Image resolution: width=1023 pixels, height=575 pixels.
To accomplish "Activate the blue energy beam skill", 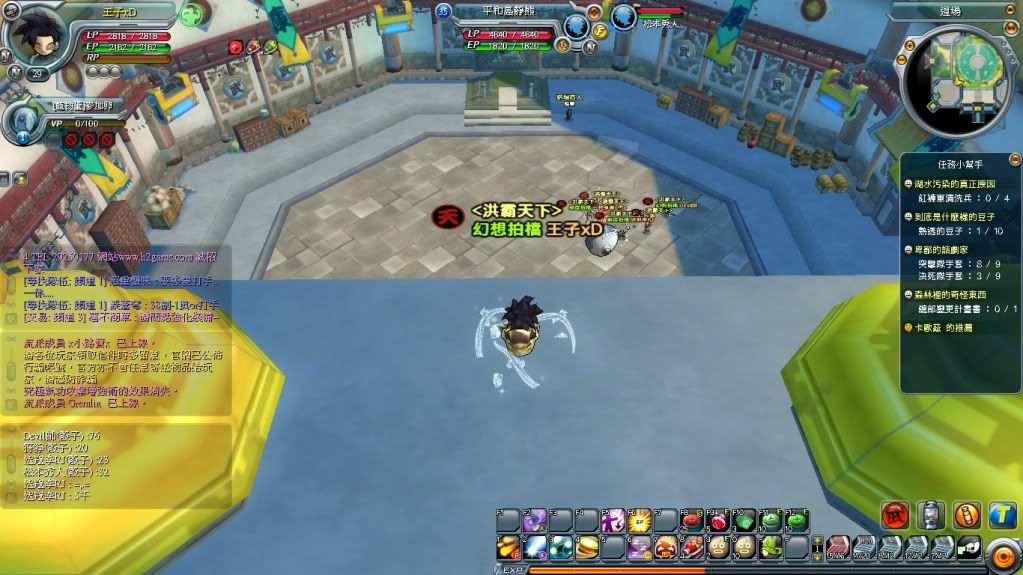I will click(x=535, y=547).
